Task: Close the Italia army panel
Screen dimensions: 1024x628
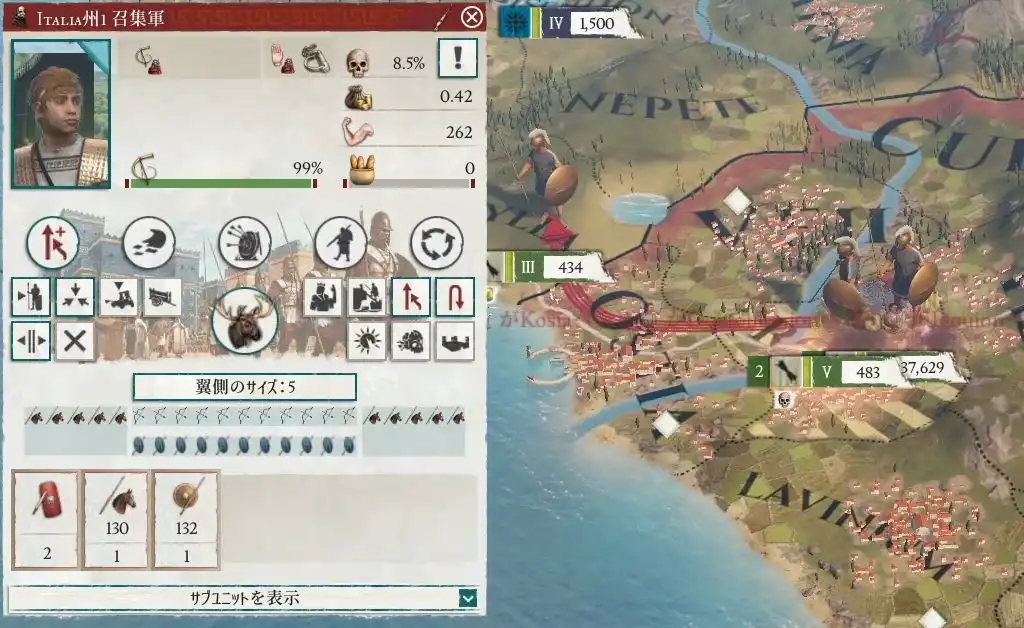Action: [471, 17]
